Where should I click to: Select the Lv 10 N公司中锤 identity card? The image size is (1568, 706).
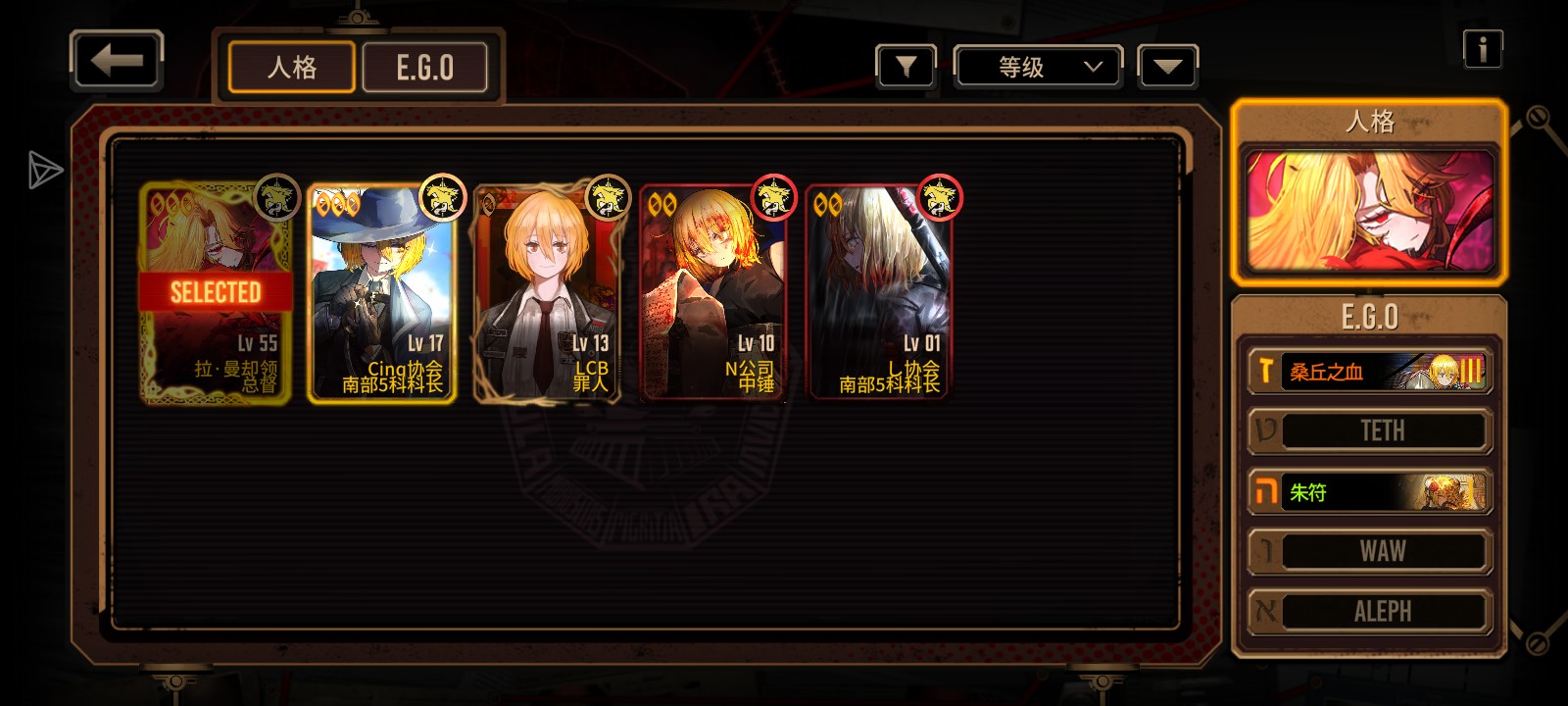(x=712, y=294)
